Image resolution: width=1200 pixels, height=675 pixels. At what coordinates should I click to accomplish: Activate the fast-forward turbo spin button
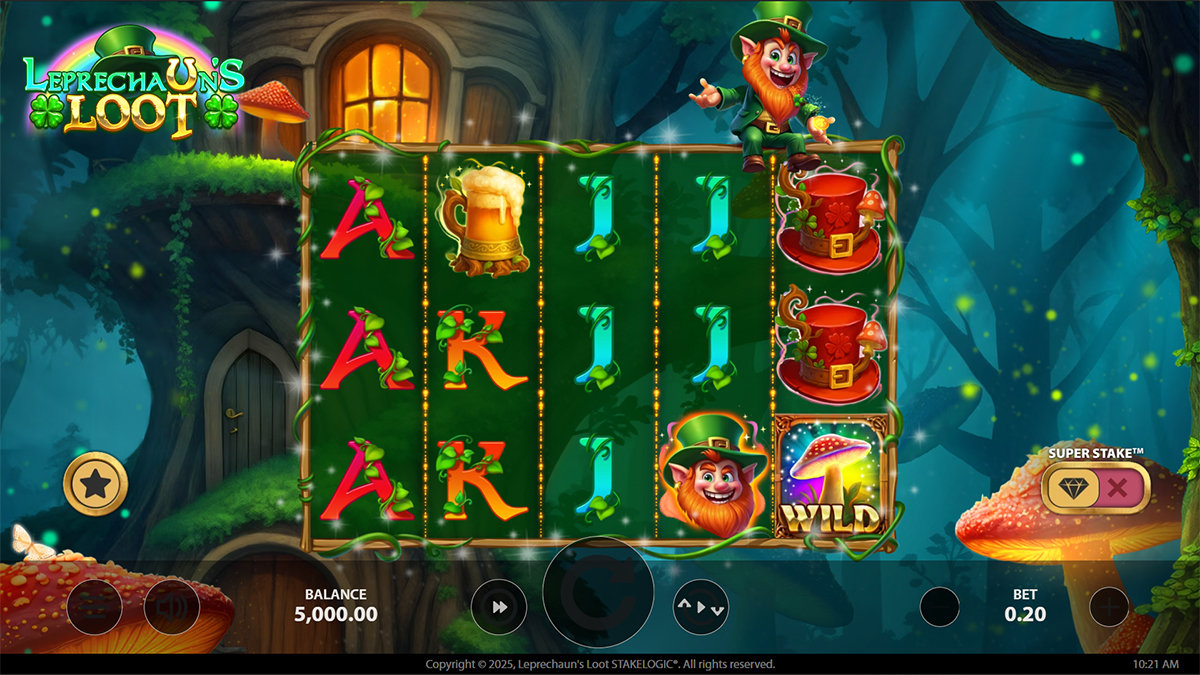499,607
